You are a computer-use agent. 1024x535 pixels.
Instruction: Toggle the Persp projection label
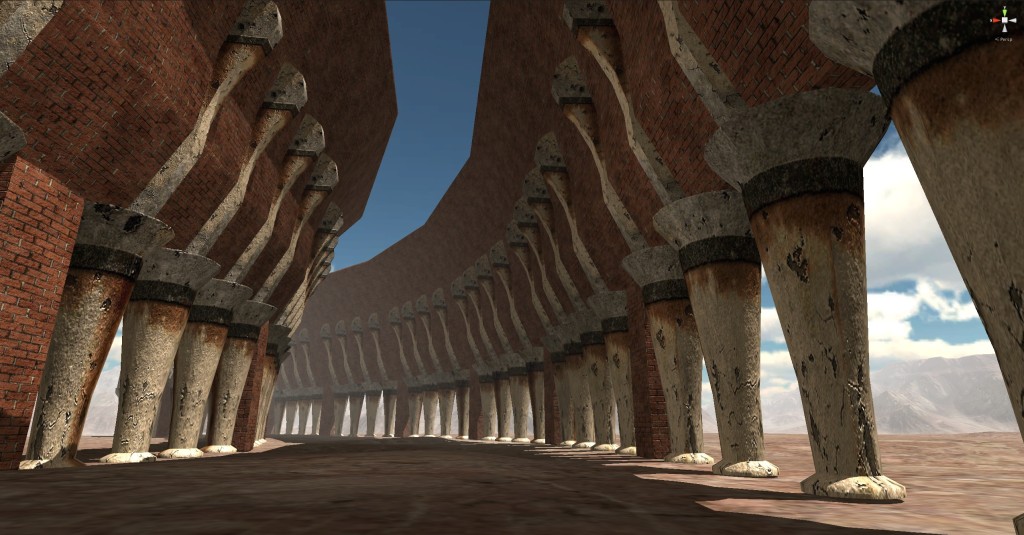pos(1003,37)
